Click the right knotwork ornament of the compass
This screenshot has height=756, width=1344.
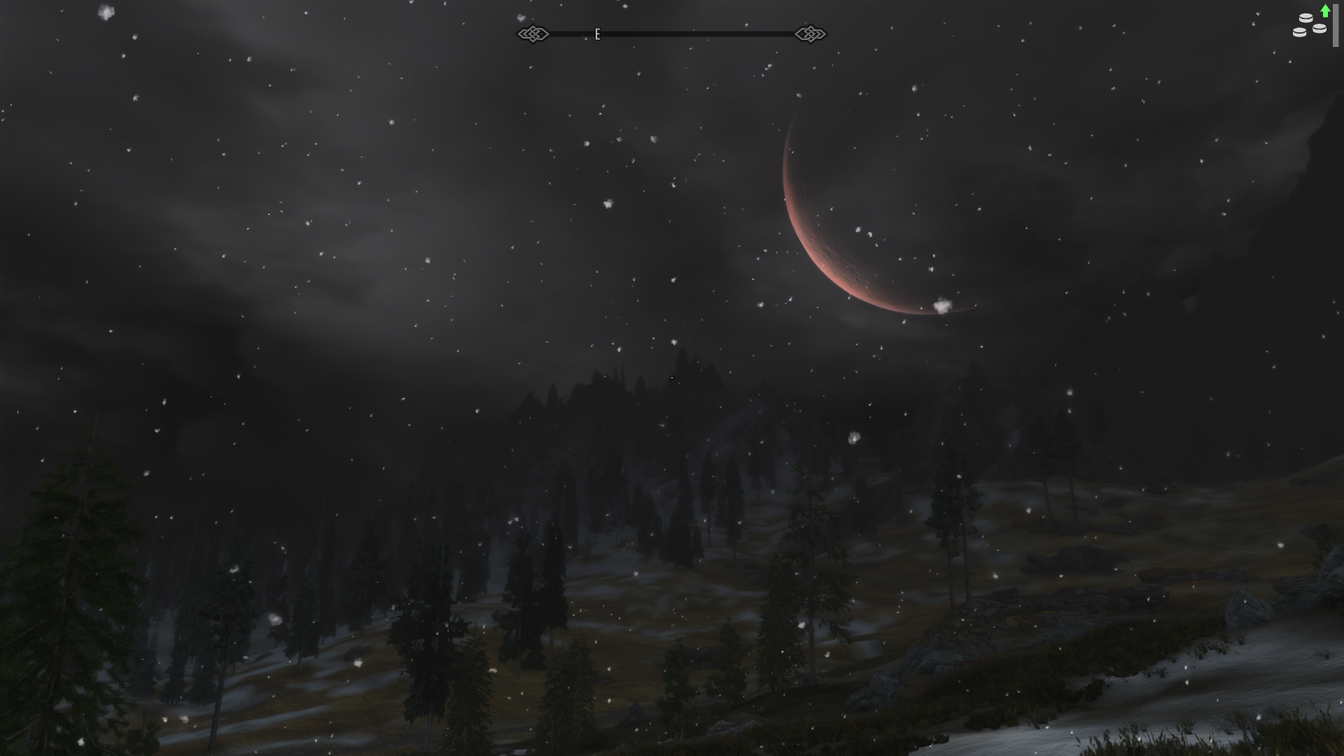(x=810, y=33)
